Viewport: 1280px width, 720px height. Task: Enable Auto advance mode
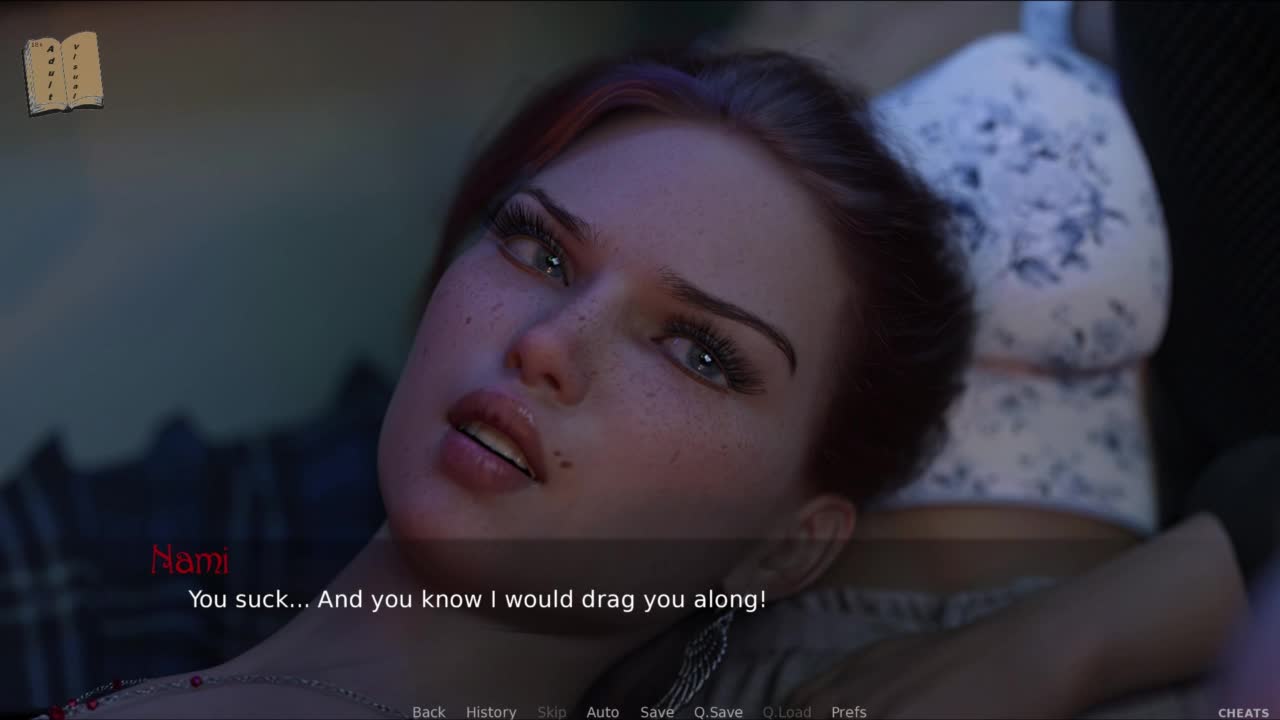602,712
